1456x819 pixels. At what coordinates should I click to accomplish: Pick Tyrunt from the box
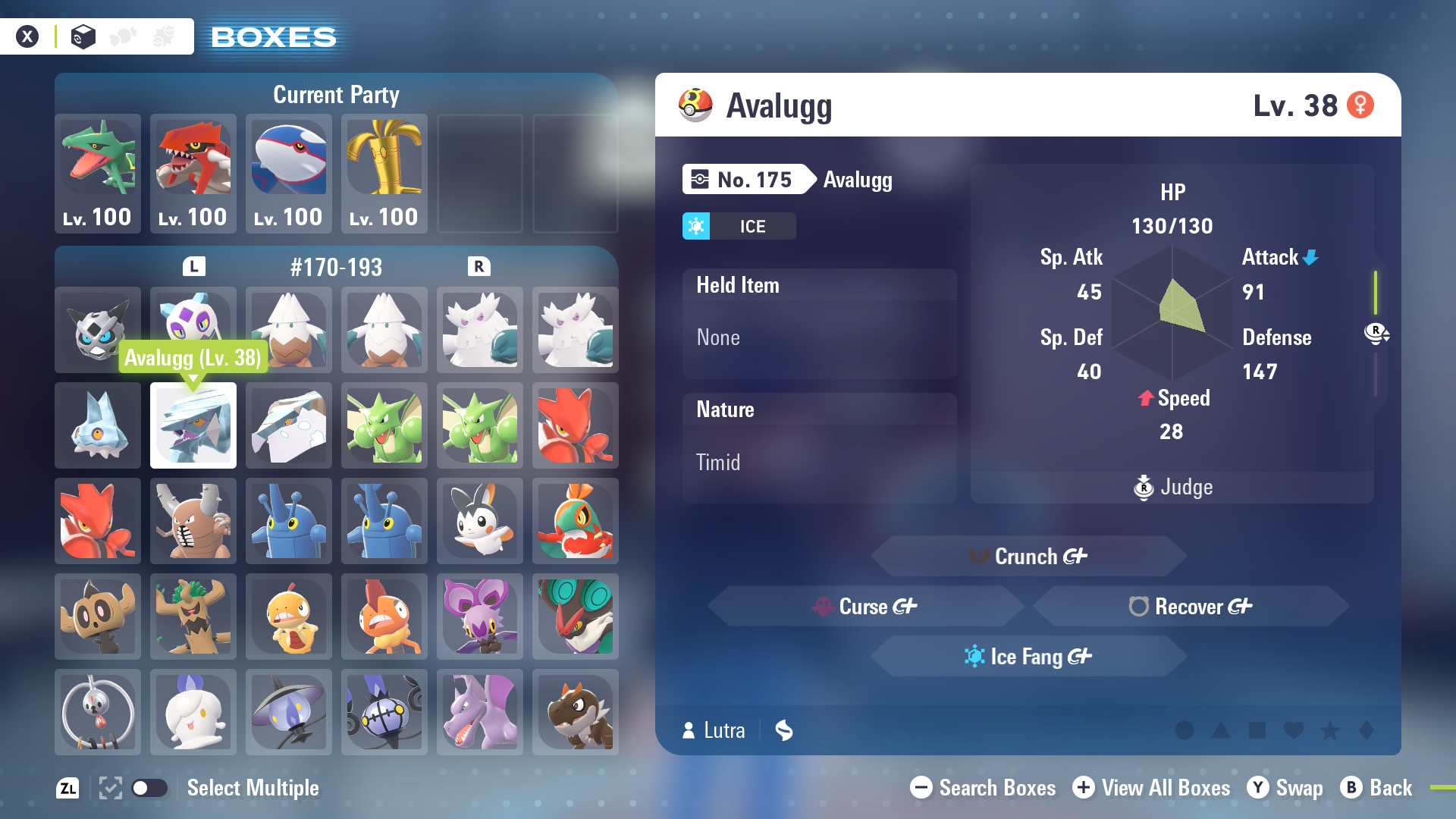(x=576, y=712)
